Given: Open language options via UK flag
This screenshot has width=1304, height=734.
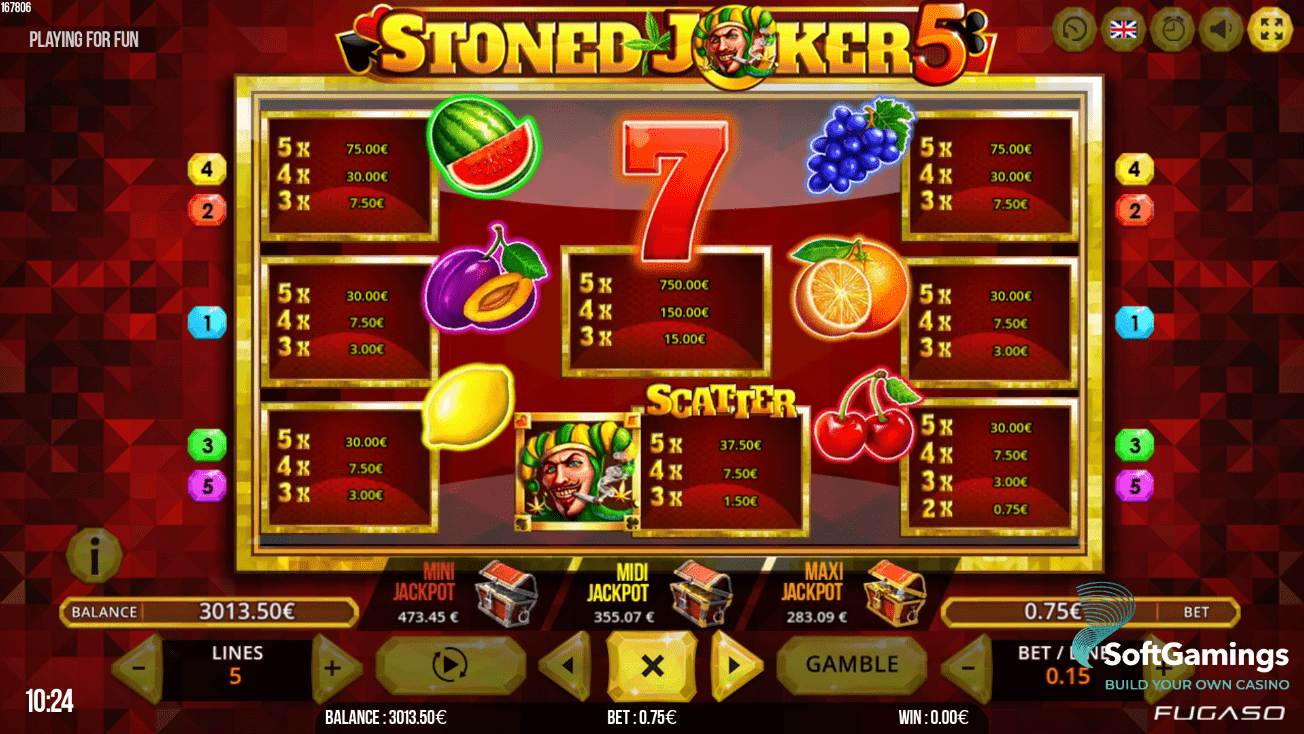Looking at the screenshot, I should 1123,29.
